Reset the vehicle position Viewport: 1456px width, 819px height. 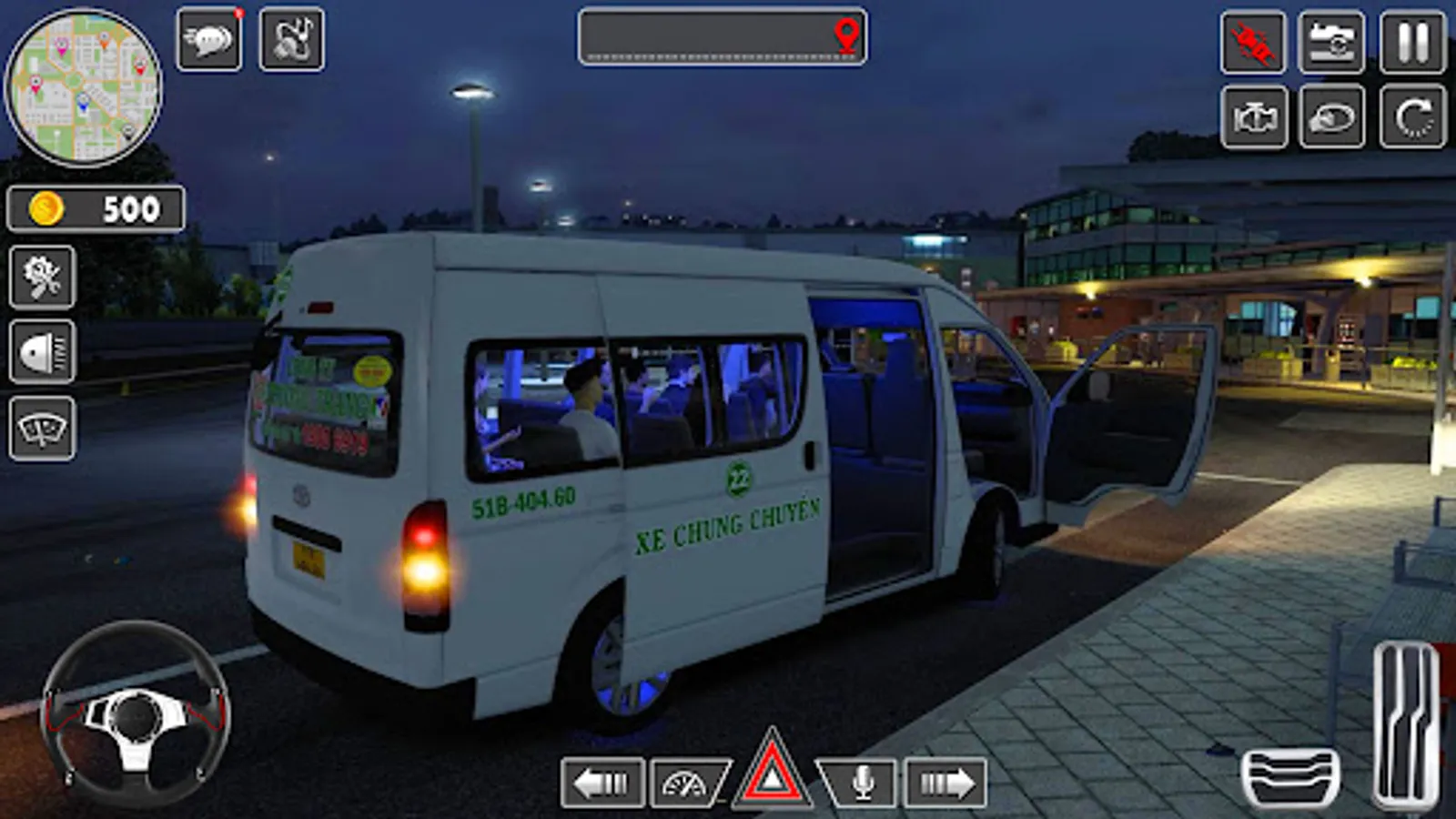[x=1407, y=118]
